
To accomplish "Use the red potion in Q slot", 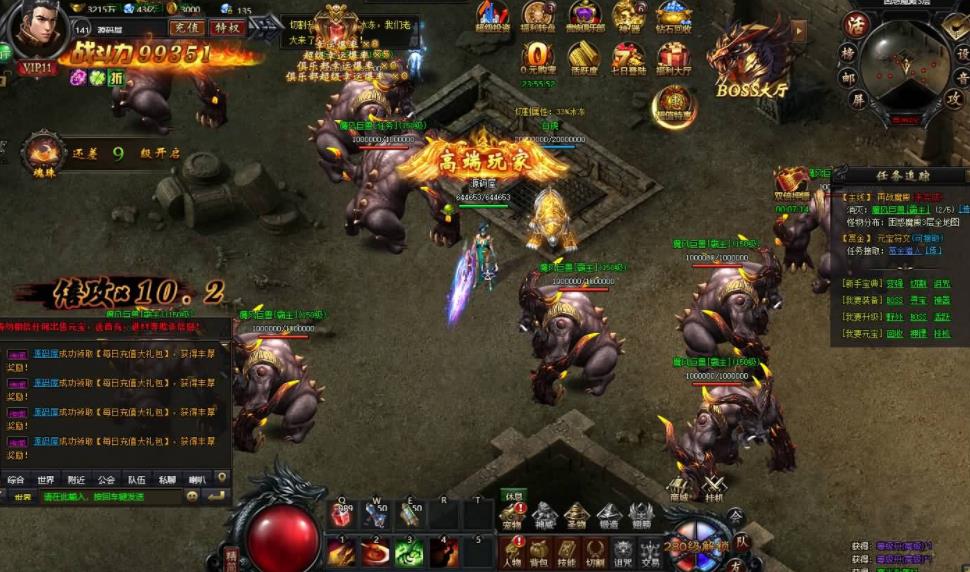I will (342, 515).
